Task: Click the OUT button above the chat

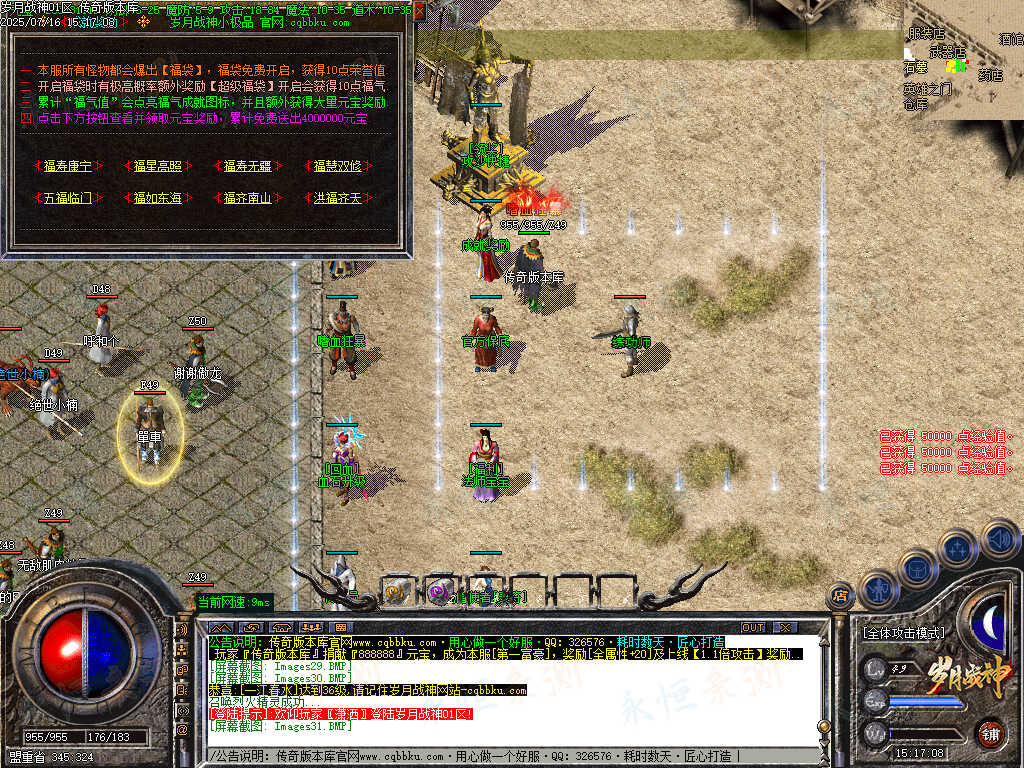Action: (753, 627)
